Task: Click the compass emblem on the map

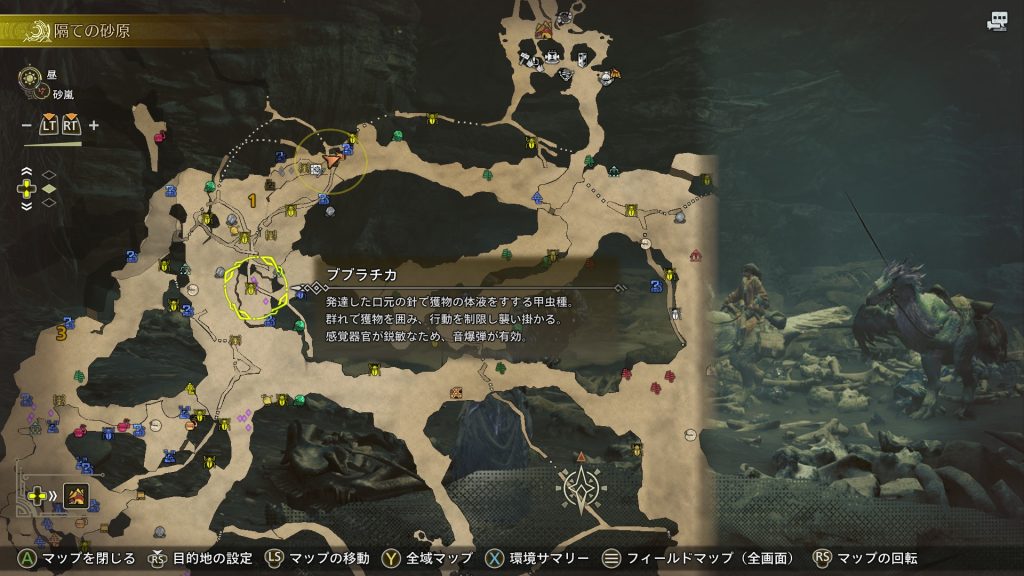Action: coord(581,487)
